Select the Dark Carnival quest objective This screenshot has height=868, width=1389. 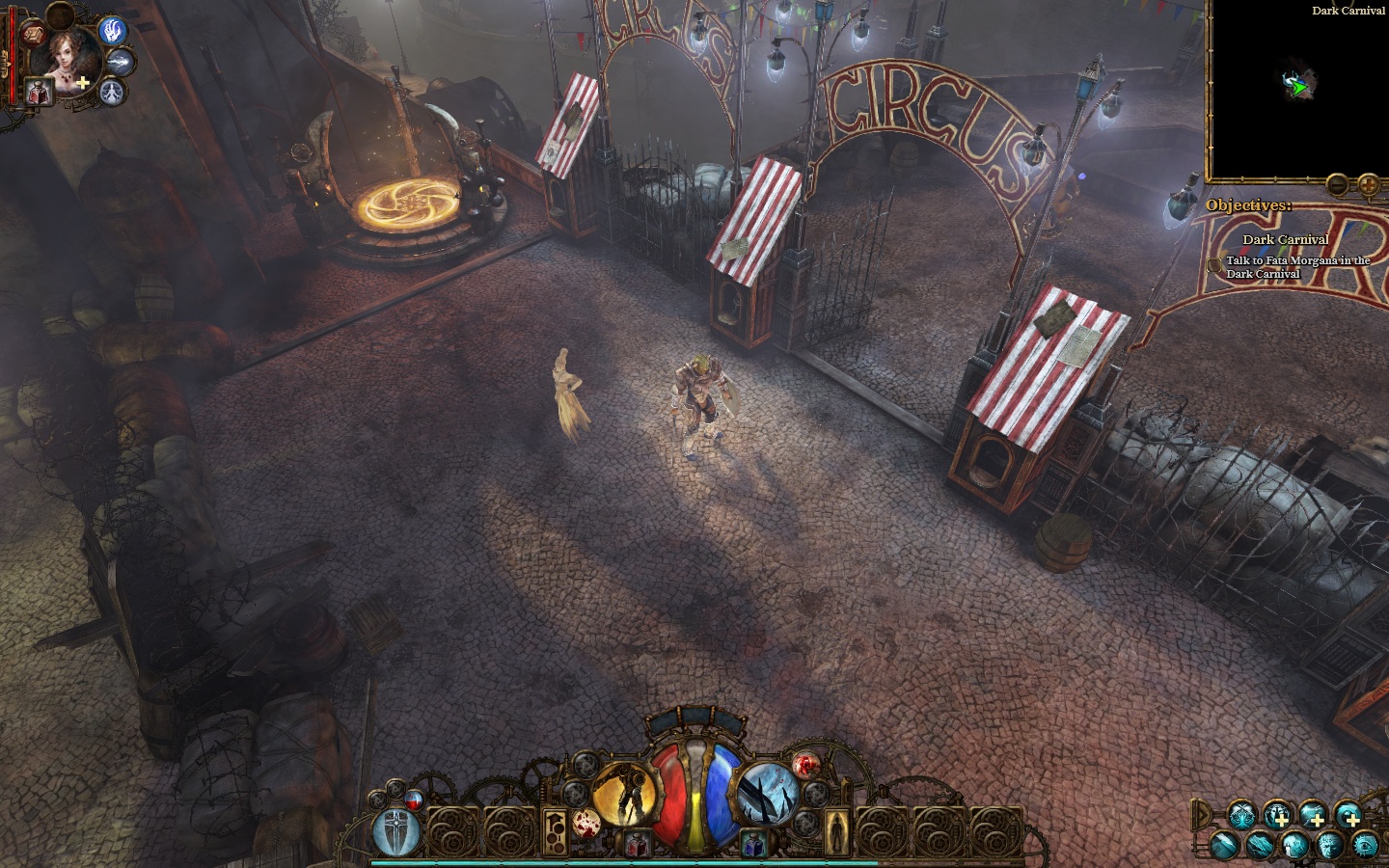point(1285,239)
